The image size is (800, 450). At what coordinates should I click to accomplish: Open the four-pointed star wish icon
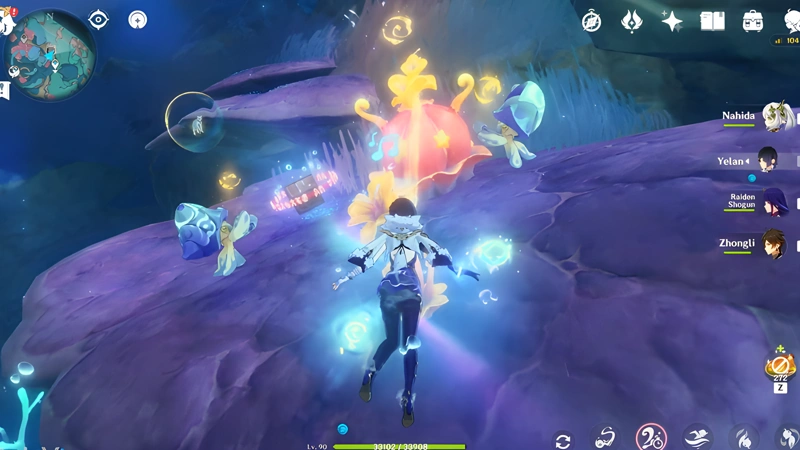(671, 20)
